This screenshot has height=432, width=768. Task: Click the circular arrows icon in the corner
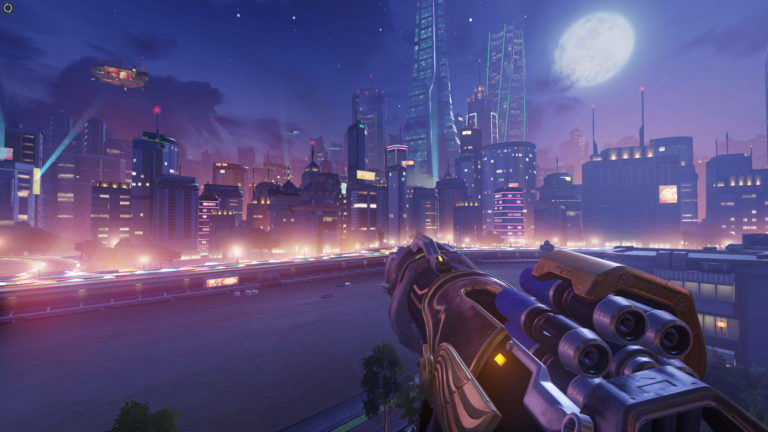9,8
